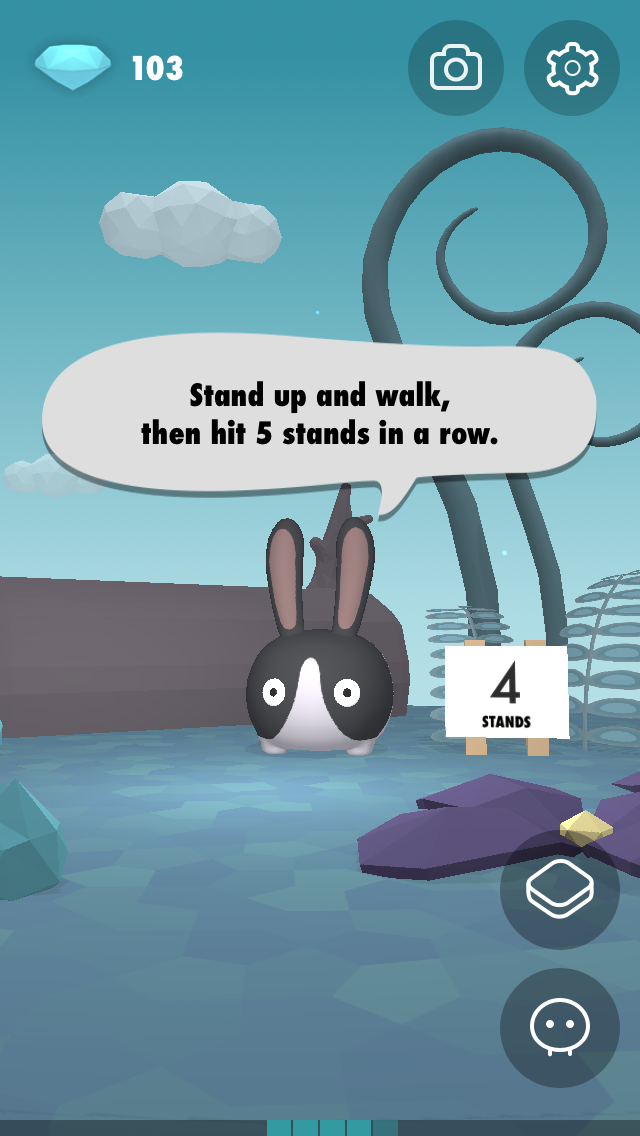640x1136 pixels.
Task: Open the camera photo mode
Action: point(456,68)
